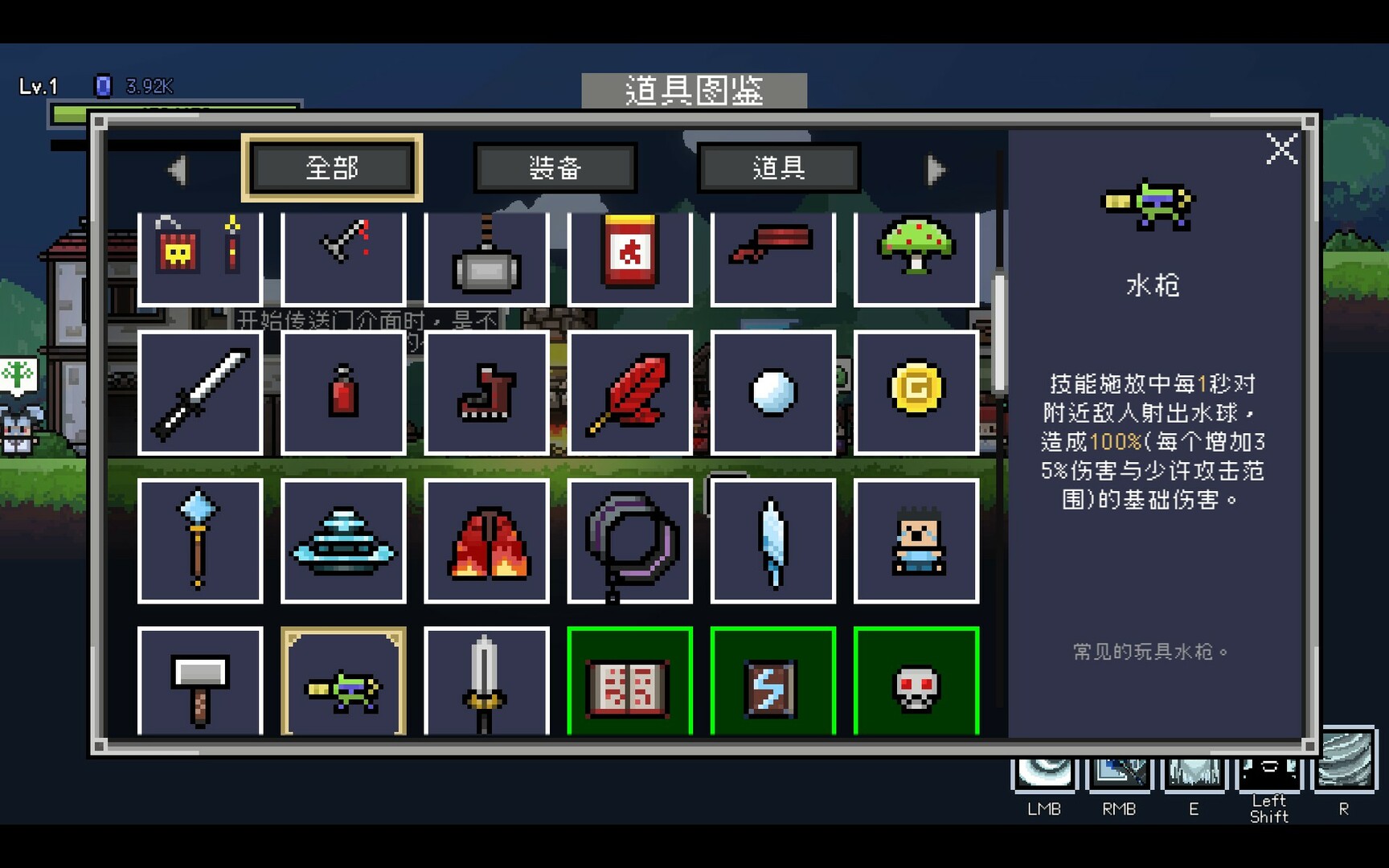The image size is (1389, 868).
Task: Select the crystal staff item icon
Action: coord(200,540)
